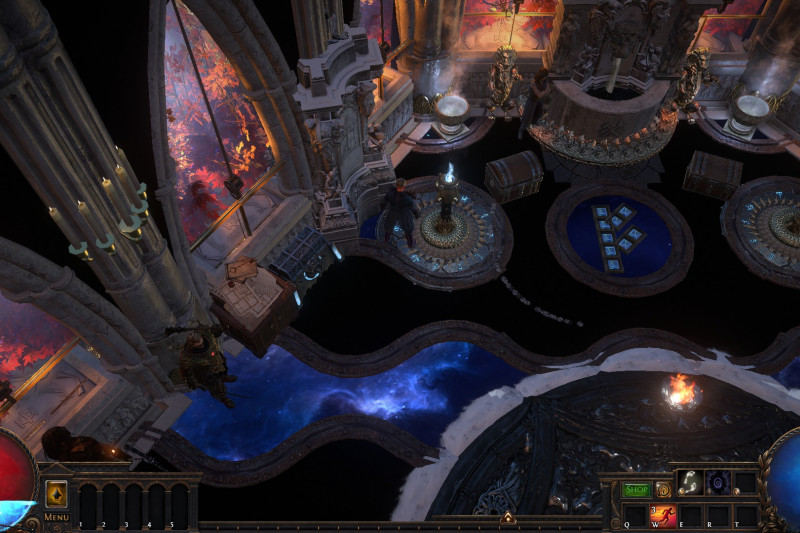Click the golden arrow level-up icon
This screenshot has height=533, width=800.
pos(56,494)
